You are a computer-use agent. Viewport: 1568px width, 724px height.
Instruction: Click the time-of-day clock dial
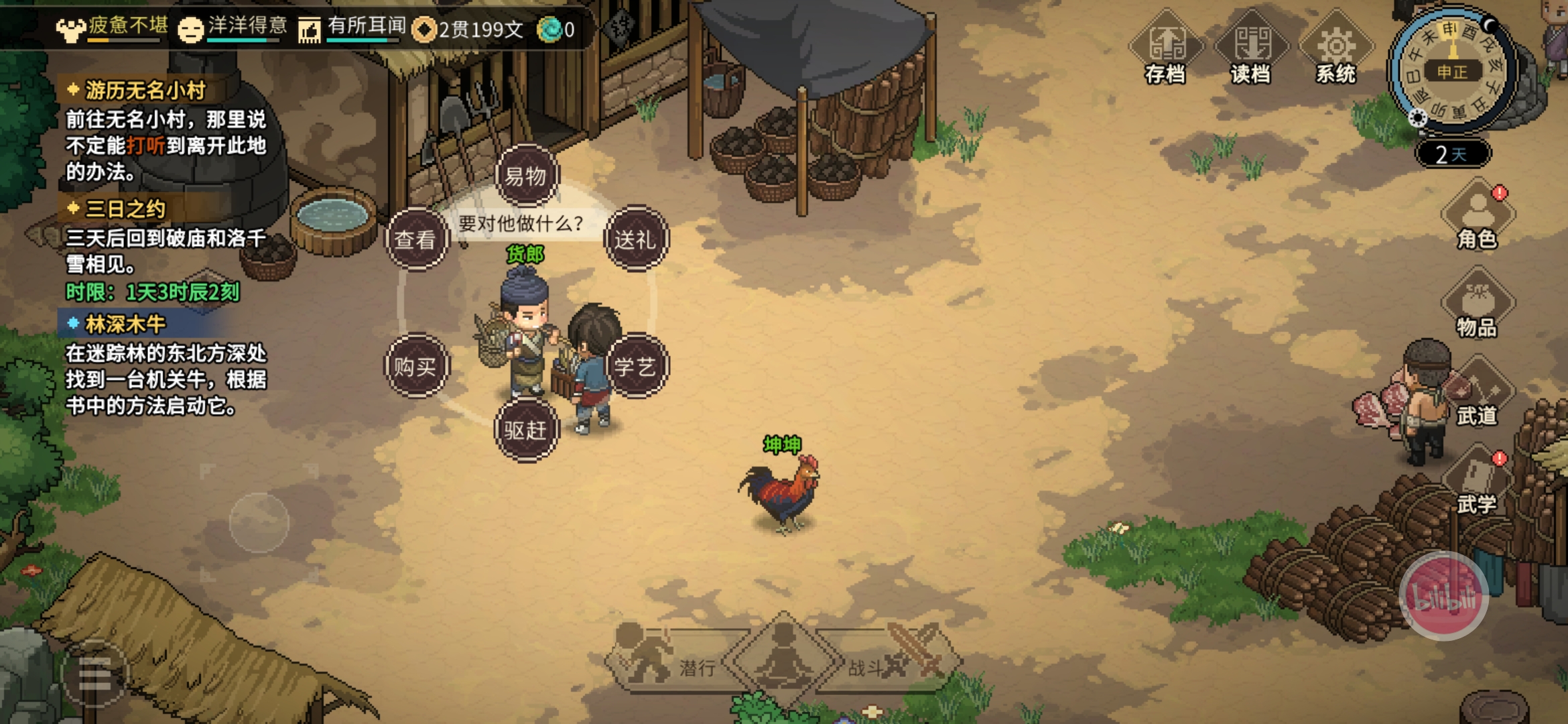1451,71
